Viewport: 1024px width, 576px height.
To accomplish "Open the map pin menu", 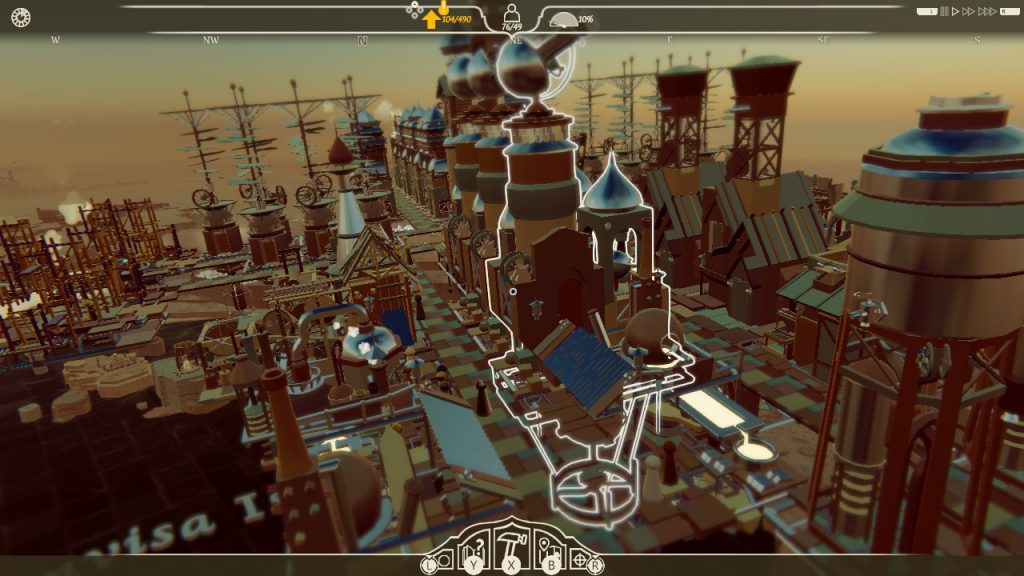I will pyautogui.click(x=546, y=546).
